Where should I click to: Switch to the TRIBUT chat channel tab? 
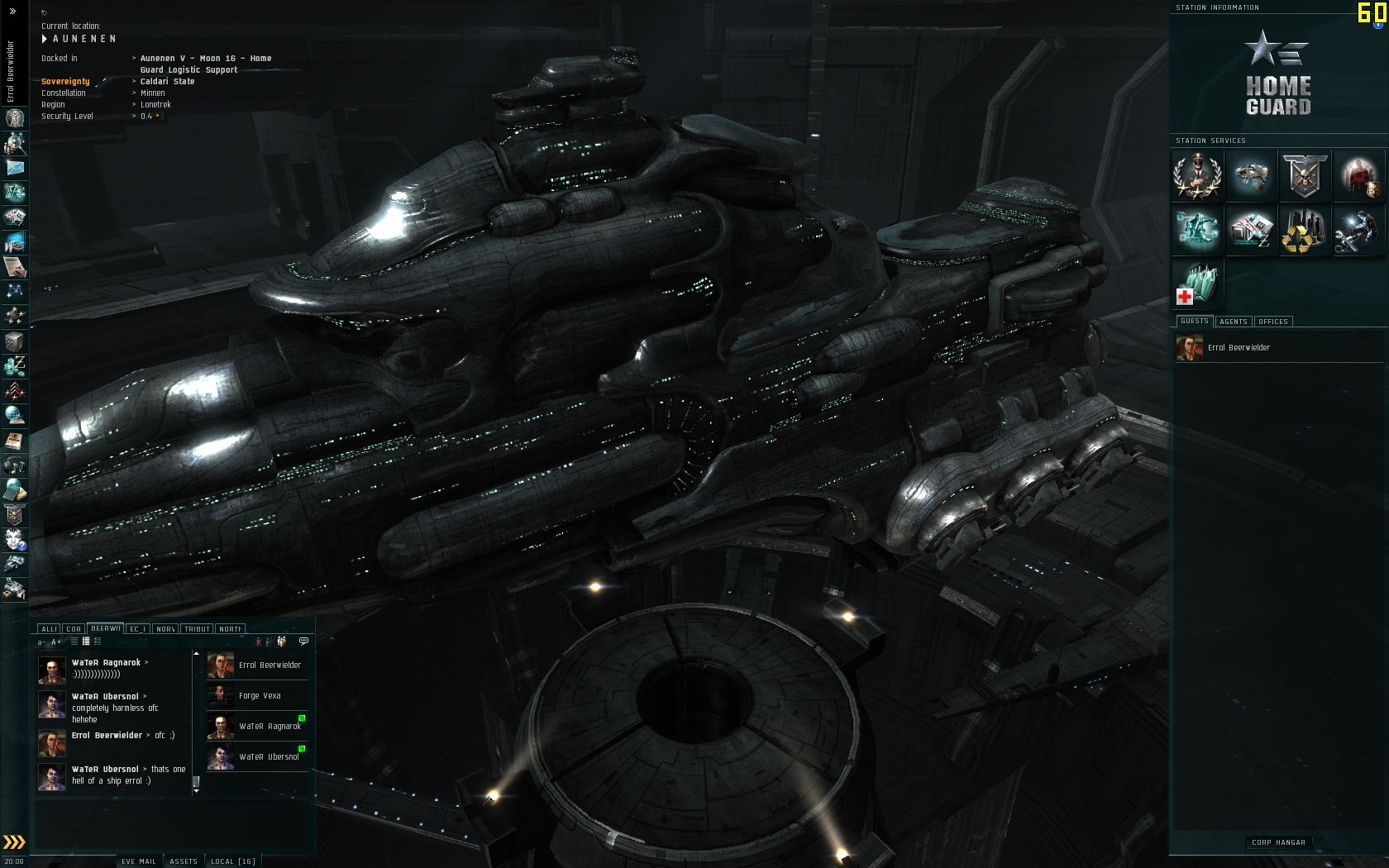pyautogui.click(x=197, y=629)
